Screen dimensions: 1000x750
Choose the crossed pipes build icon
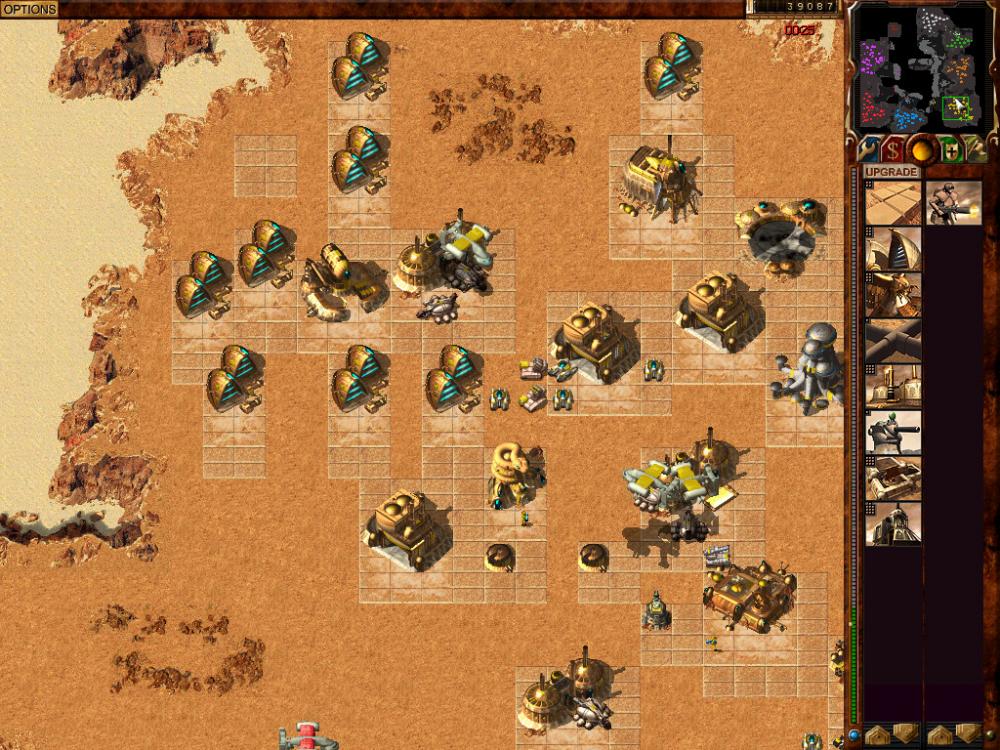click(893, 340)
